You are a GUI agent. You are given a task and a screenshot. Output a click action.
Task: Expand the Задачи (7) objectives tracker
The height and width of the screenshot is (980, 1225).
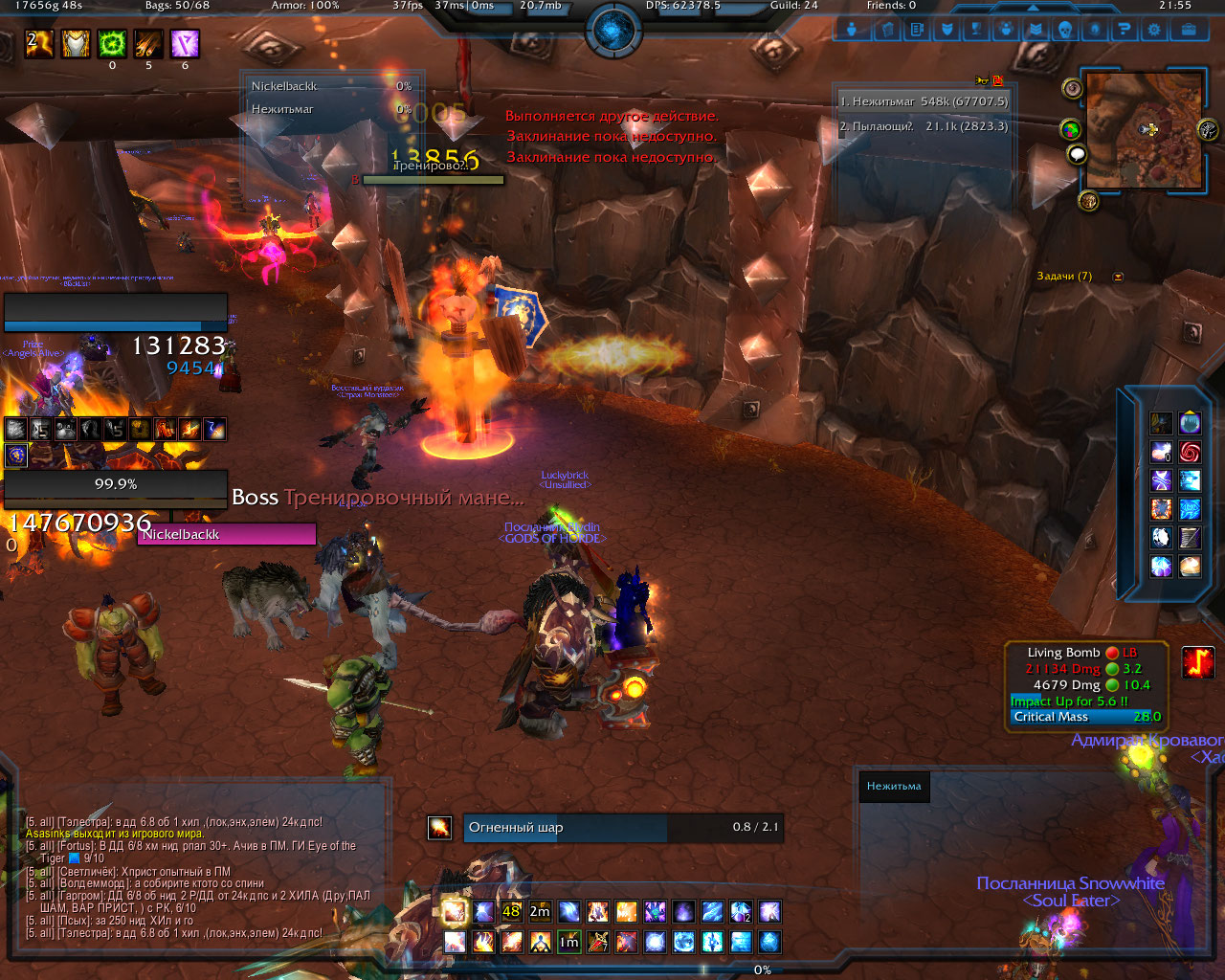tap(1118, 277)
